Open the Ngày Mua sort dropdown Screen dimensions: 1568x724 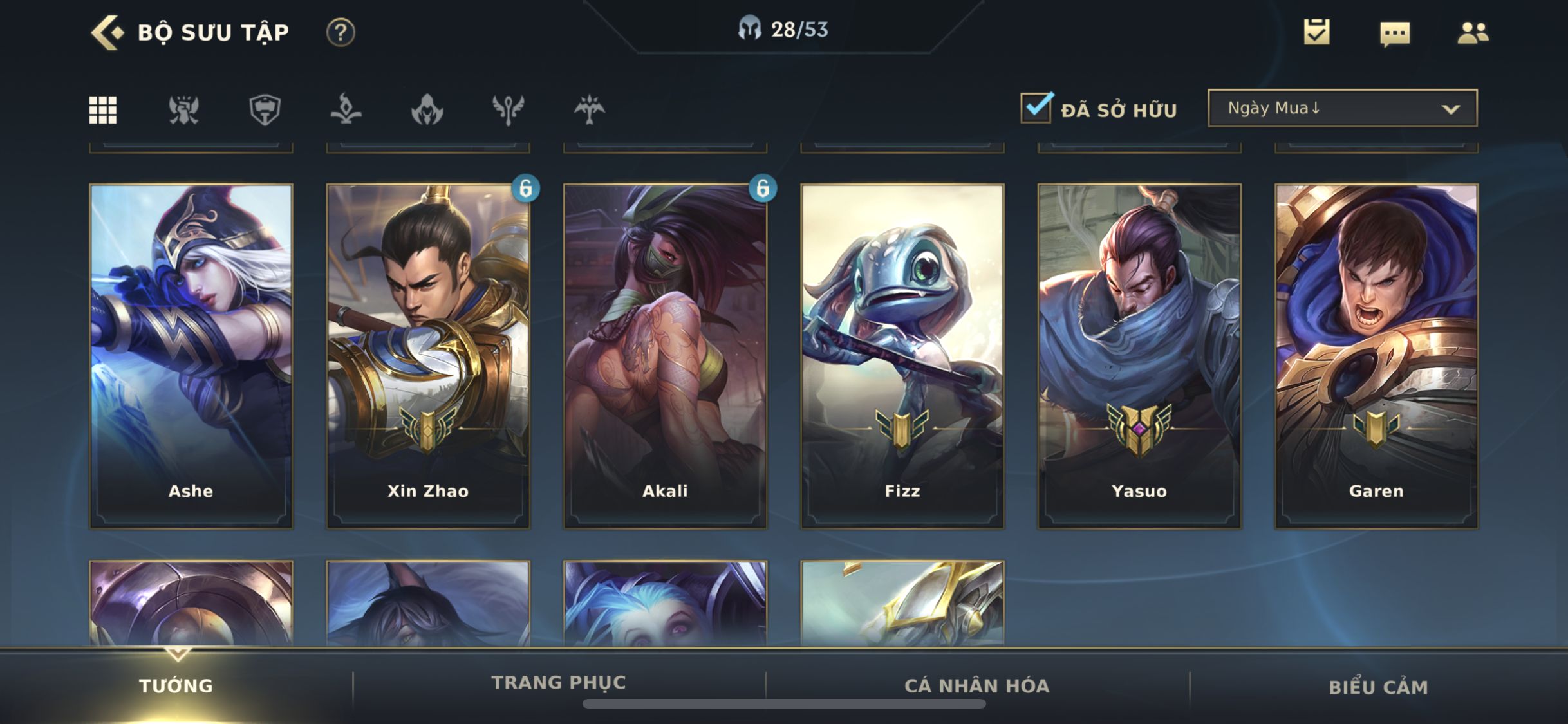[1342, 108]
